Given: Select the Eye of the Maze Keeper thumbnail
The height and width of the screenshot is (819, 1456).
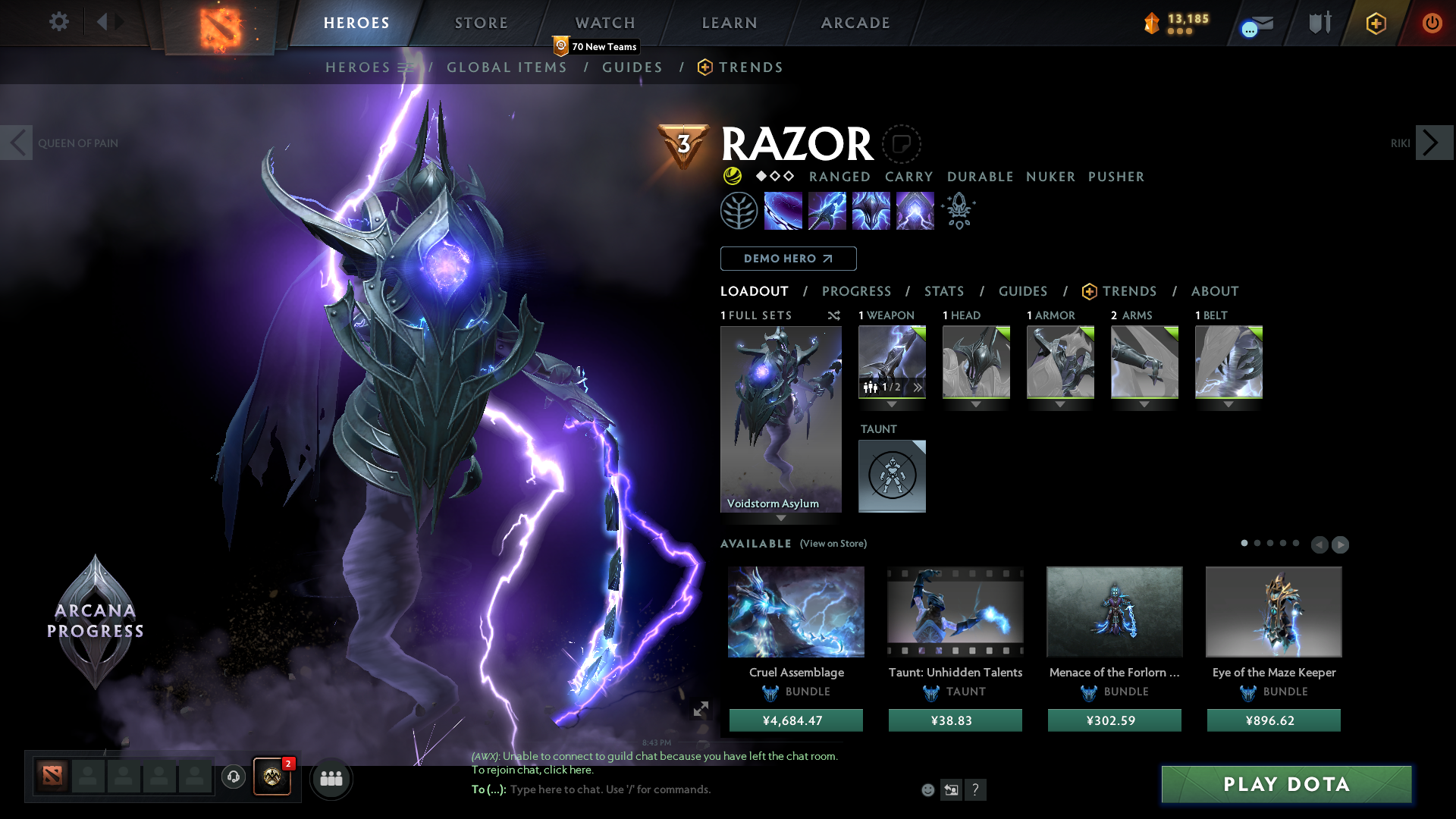Looking at the screenshot, I should (x=1273, y=611).
